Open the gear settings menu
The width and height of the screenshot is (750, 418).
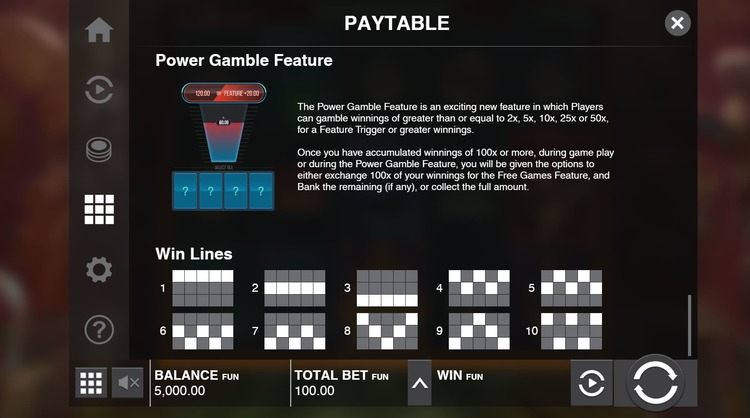coord(99,269)
